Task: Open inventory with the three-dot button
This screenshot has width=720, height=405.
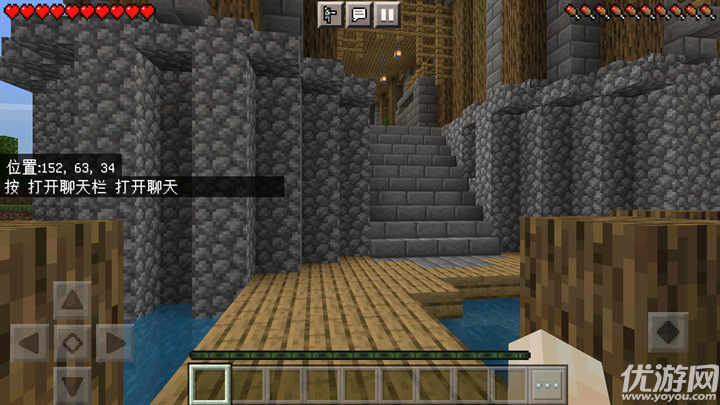Action: [548, 384]
